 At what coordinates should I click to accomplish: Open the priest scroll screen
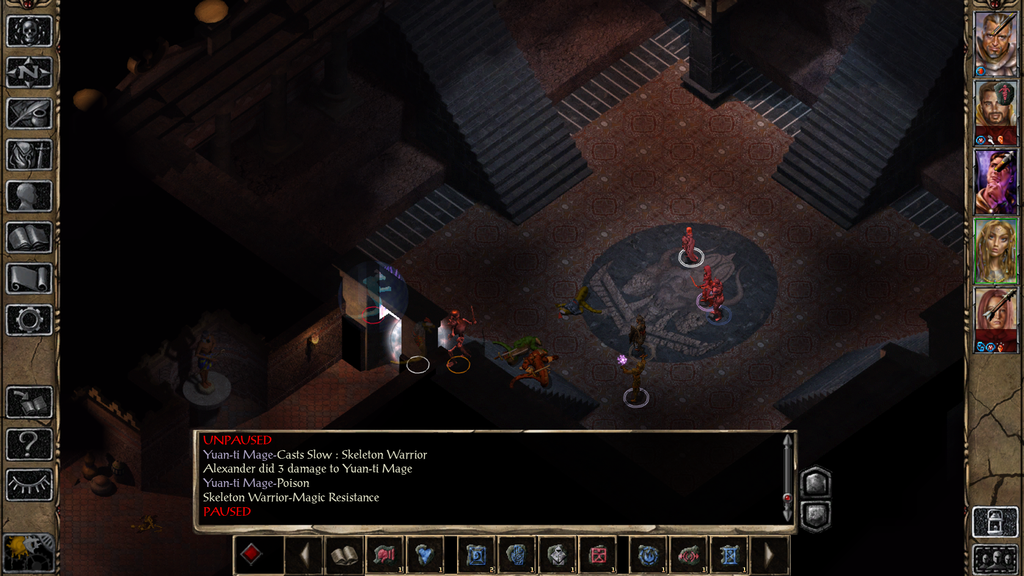(x=29, y=278)
